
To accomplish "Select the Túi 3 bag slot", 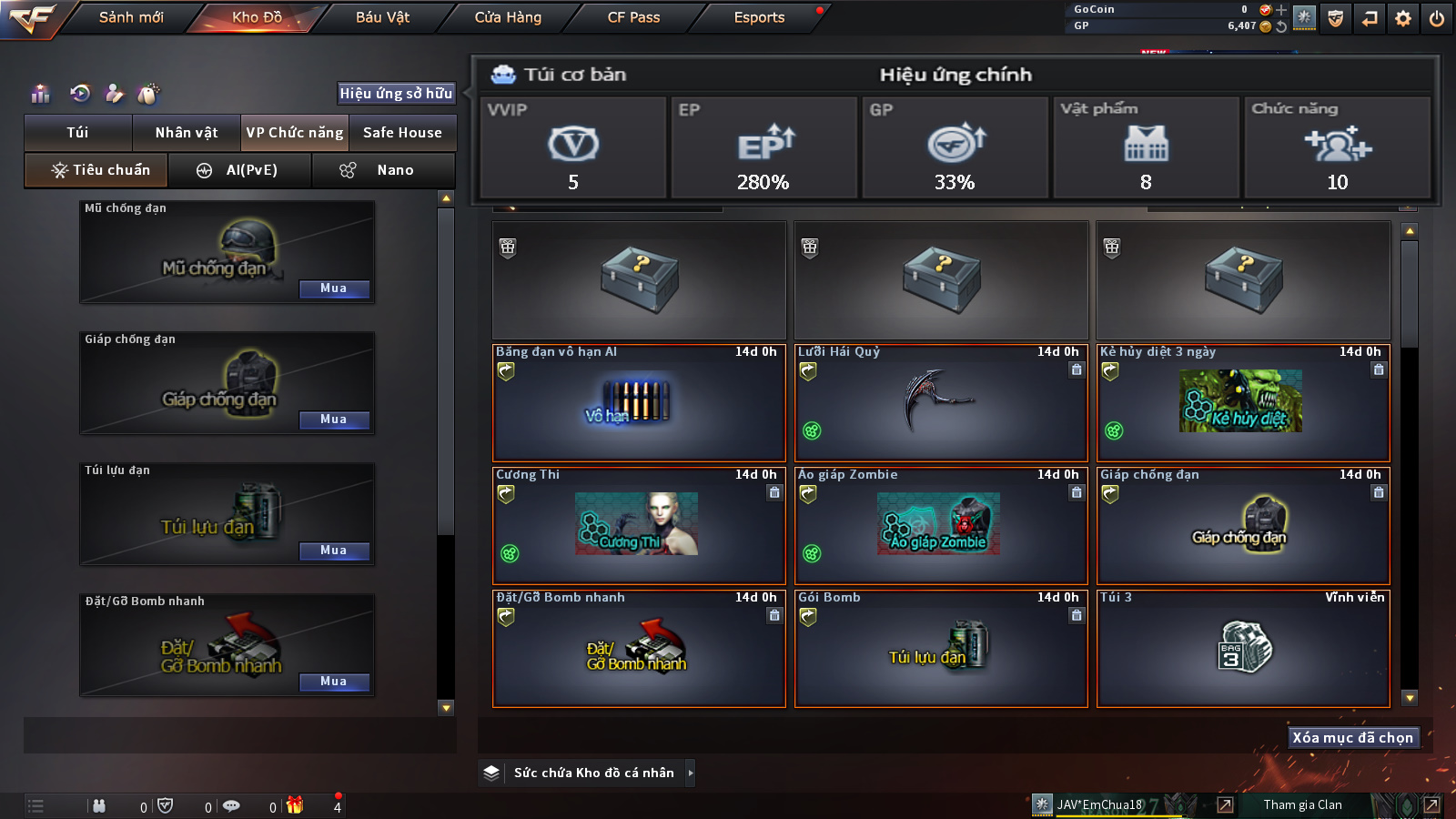I will click(x=1243, y=649).
